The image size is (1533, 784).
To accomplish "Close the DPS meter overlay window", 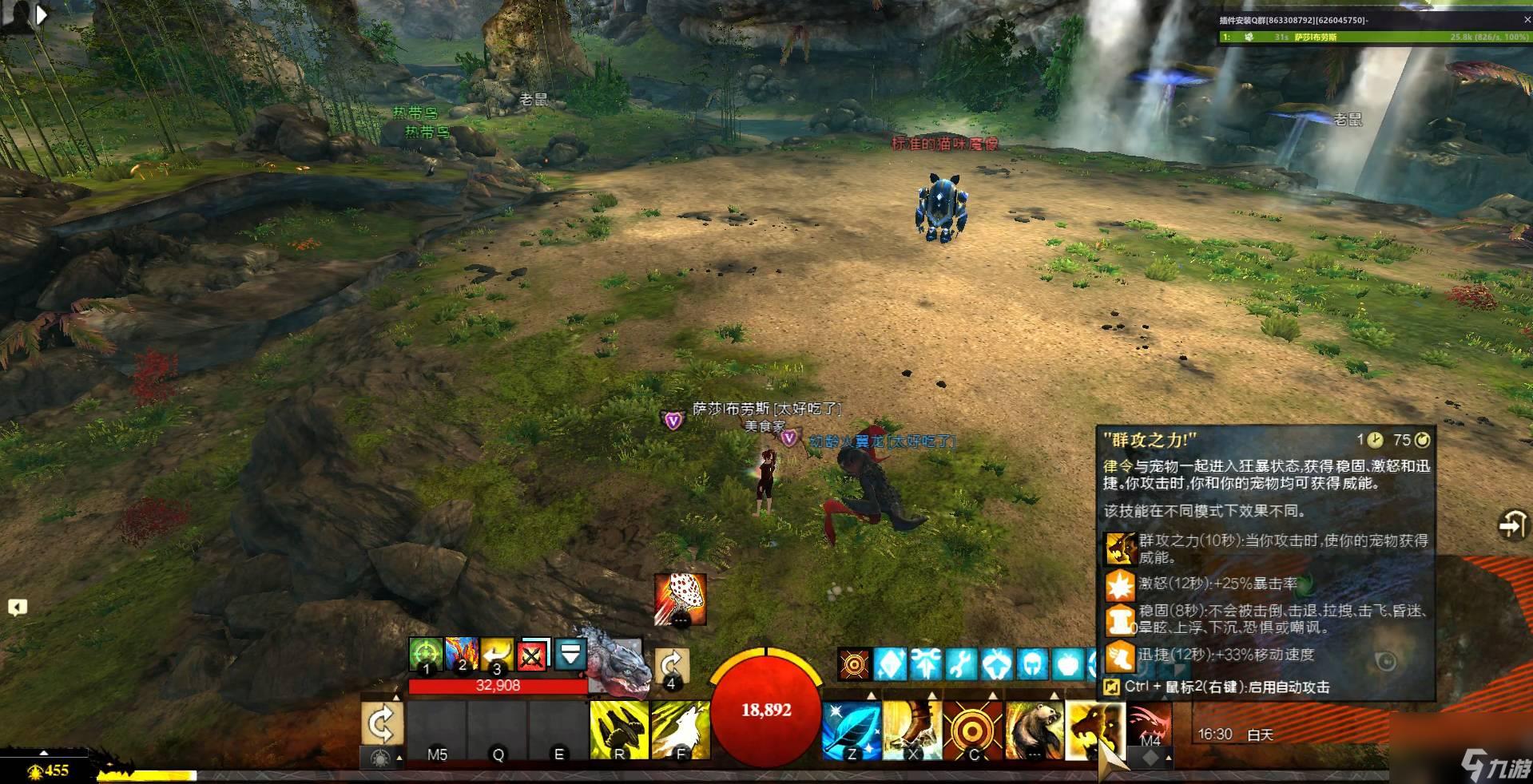I will click(1527, 20).
